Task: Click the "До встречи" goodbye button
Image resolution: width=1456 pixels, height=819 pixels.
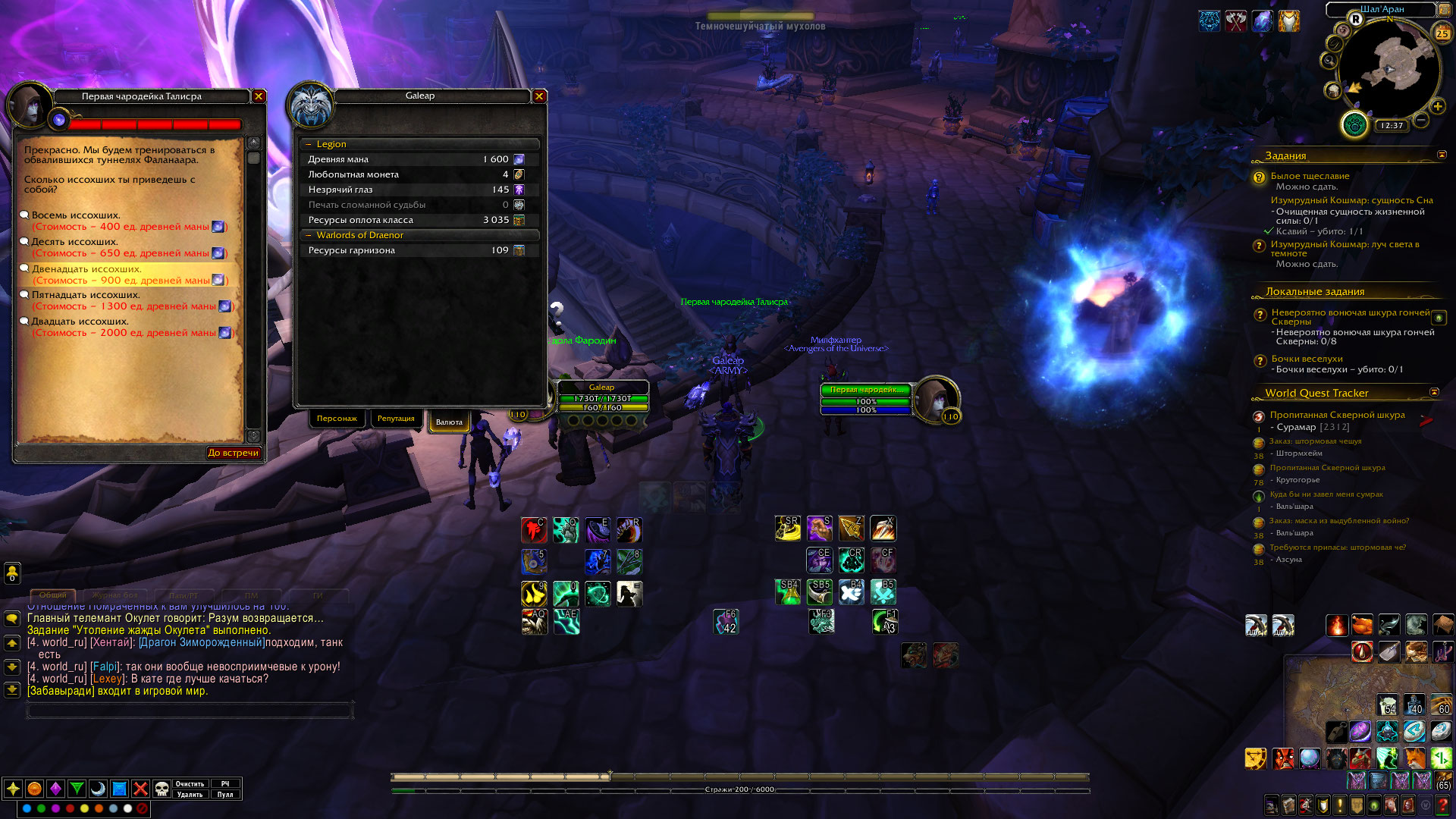Action: click(233, 453)
